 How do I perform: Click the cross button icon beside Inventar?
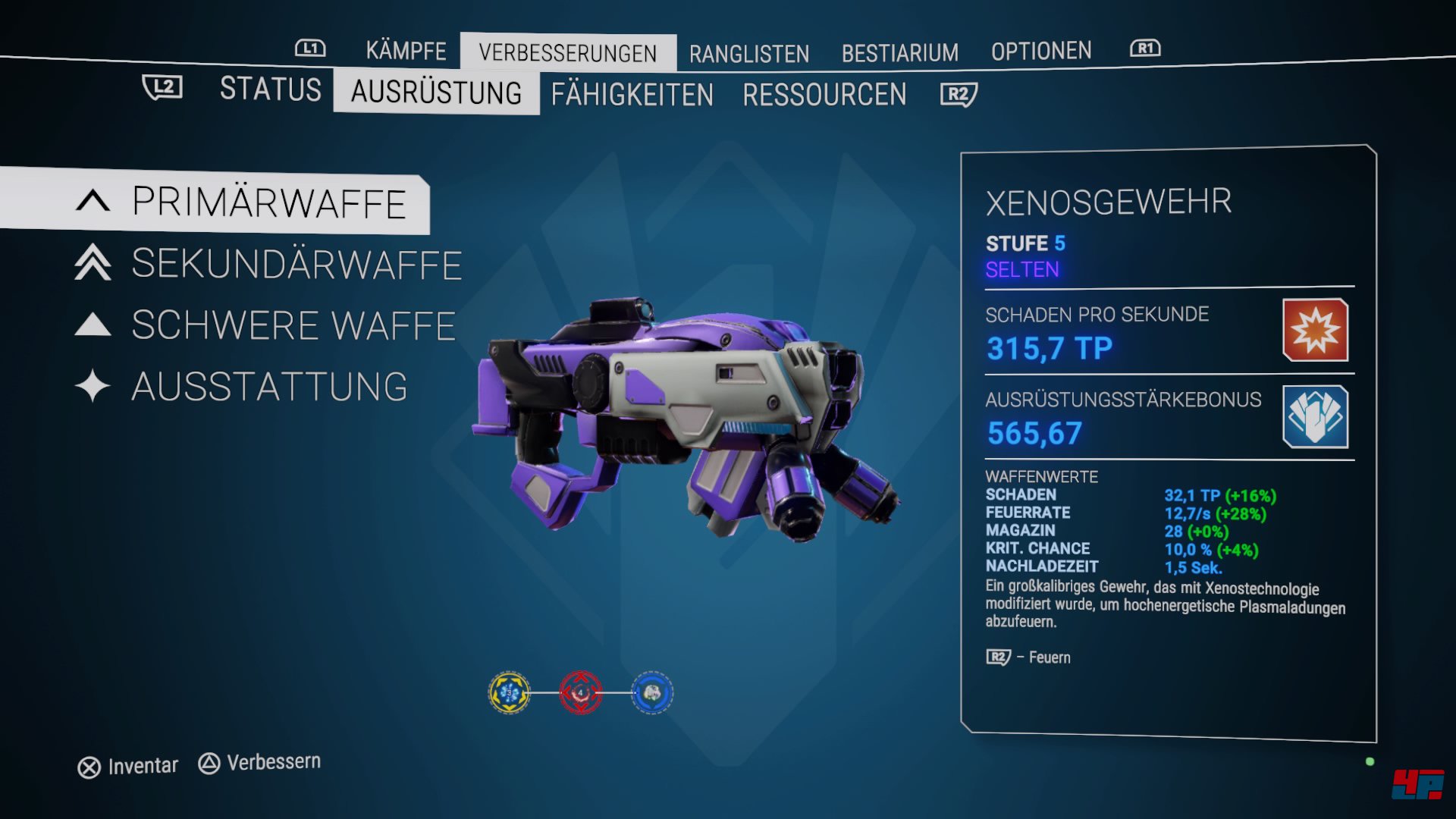pos(89,765)
